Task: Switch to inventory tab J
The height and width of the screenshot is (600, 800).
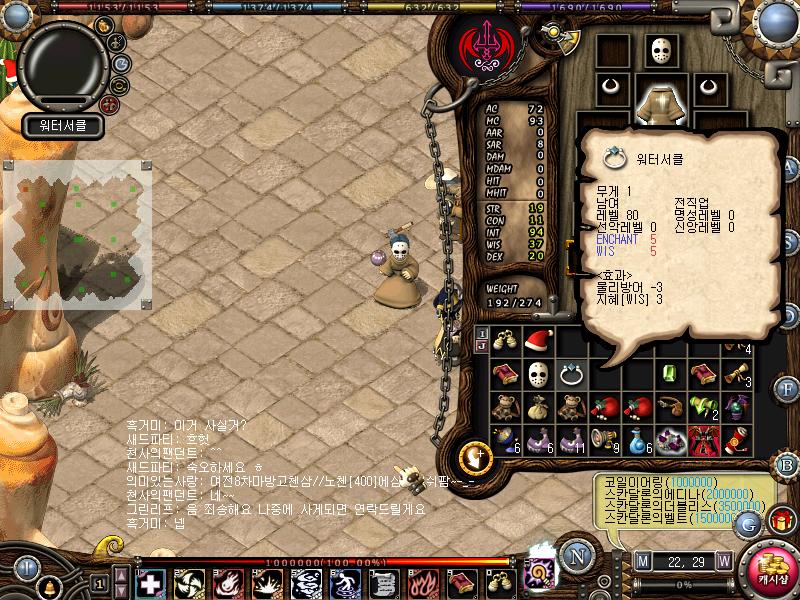Action: pos(481,346)
